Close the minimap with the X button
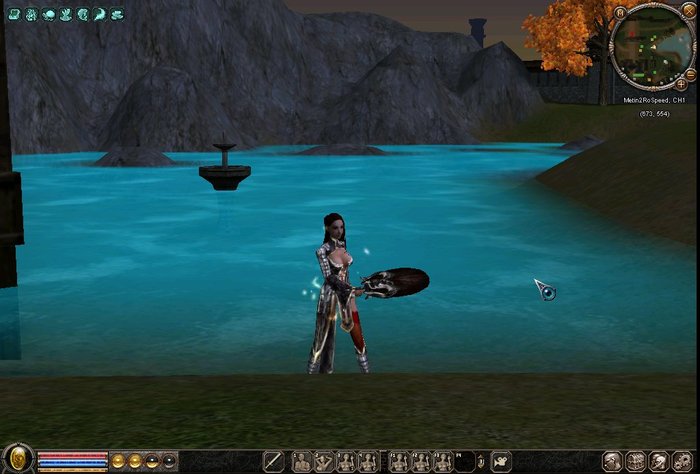Image resolution: width=700 pixels, height=474 pixels. [x=687, y=10]
